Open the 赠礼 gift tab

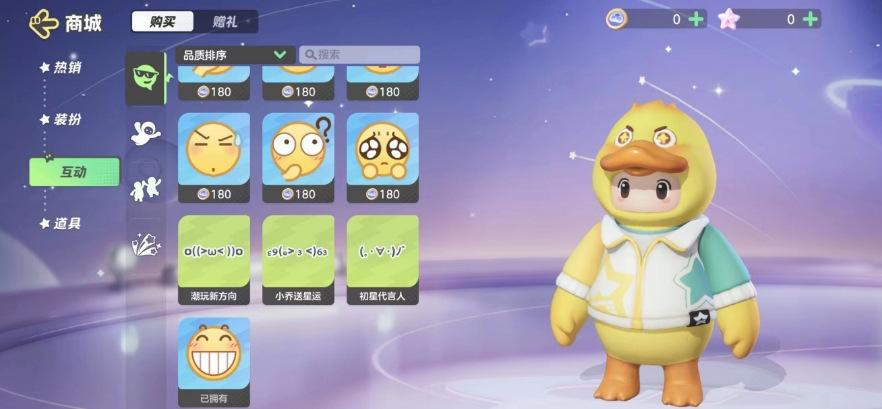click(225, 21)
